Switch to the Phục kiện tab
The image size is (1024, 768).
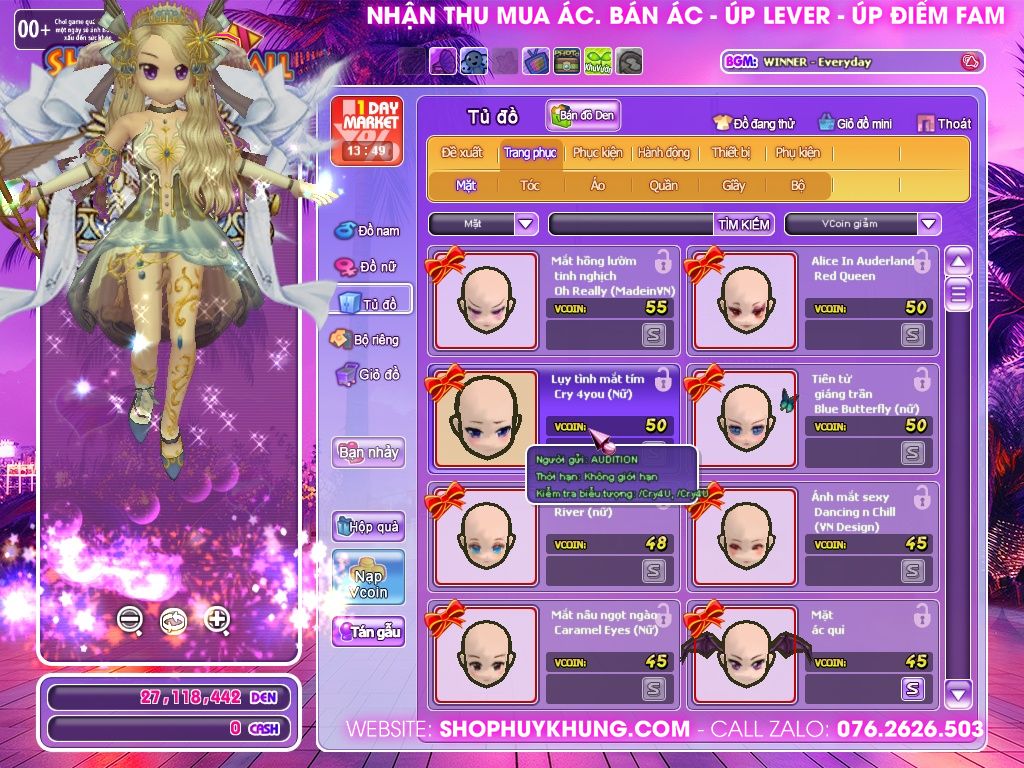597,153
